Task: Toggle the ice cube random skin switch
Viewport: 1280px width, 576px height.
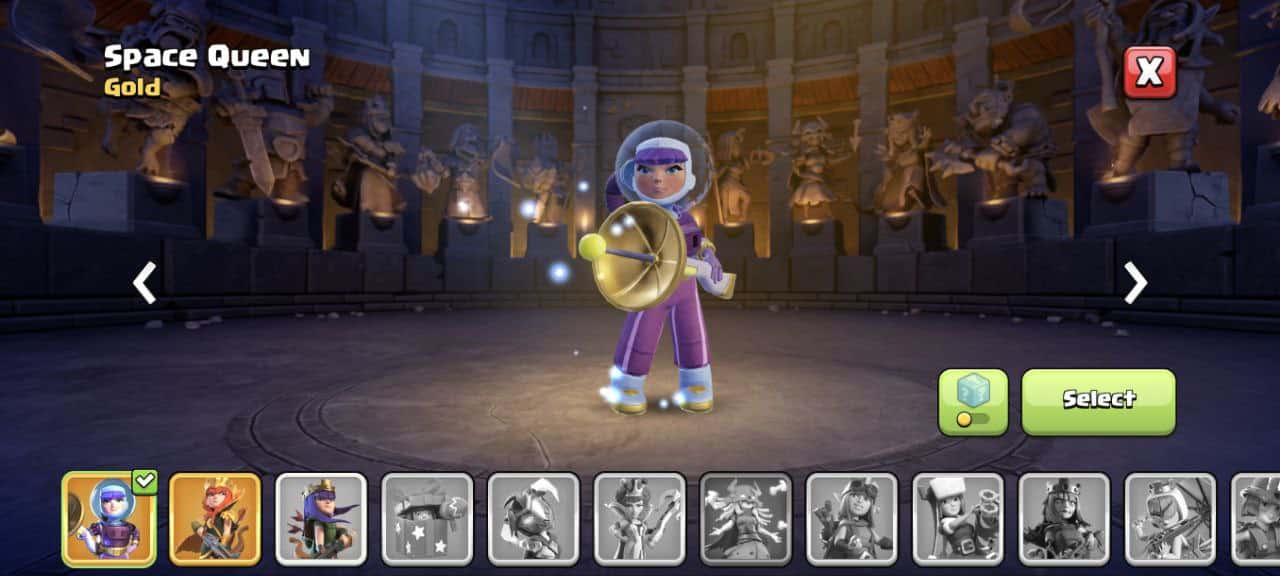Action: [972, 402]
